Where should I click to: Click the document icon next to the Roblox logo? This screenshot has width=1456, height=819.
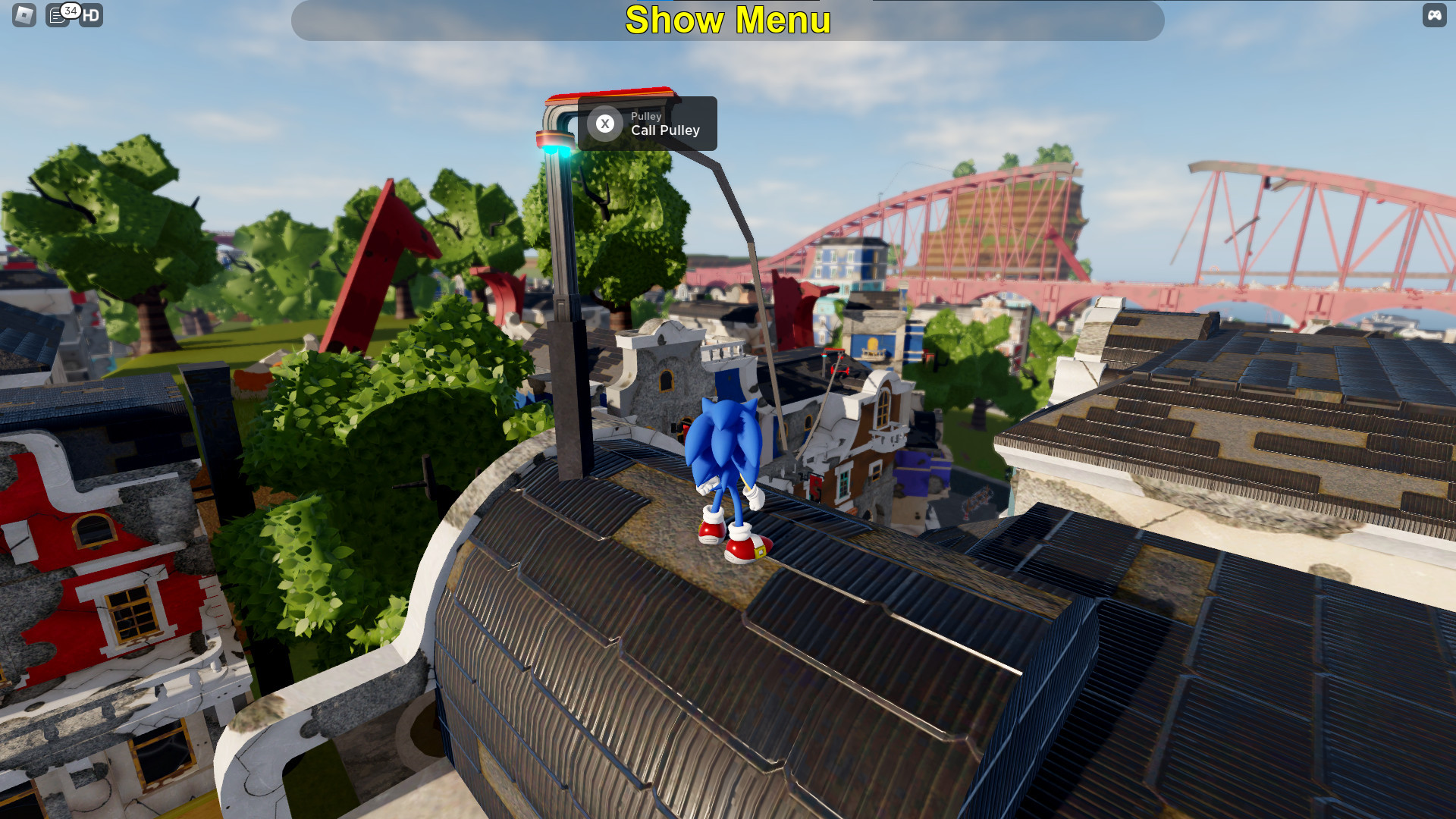tap(58, 15)
